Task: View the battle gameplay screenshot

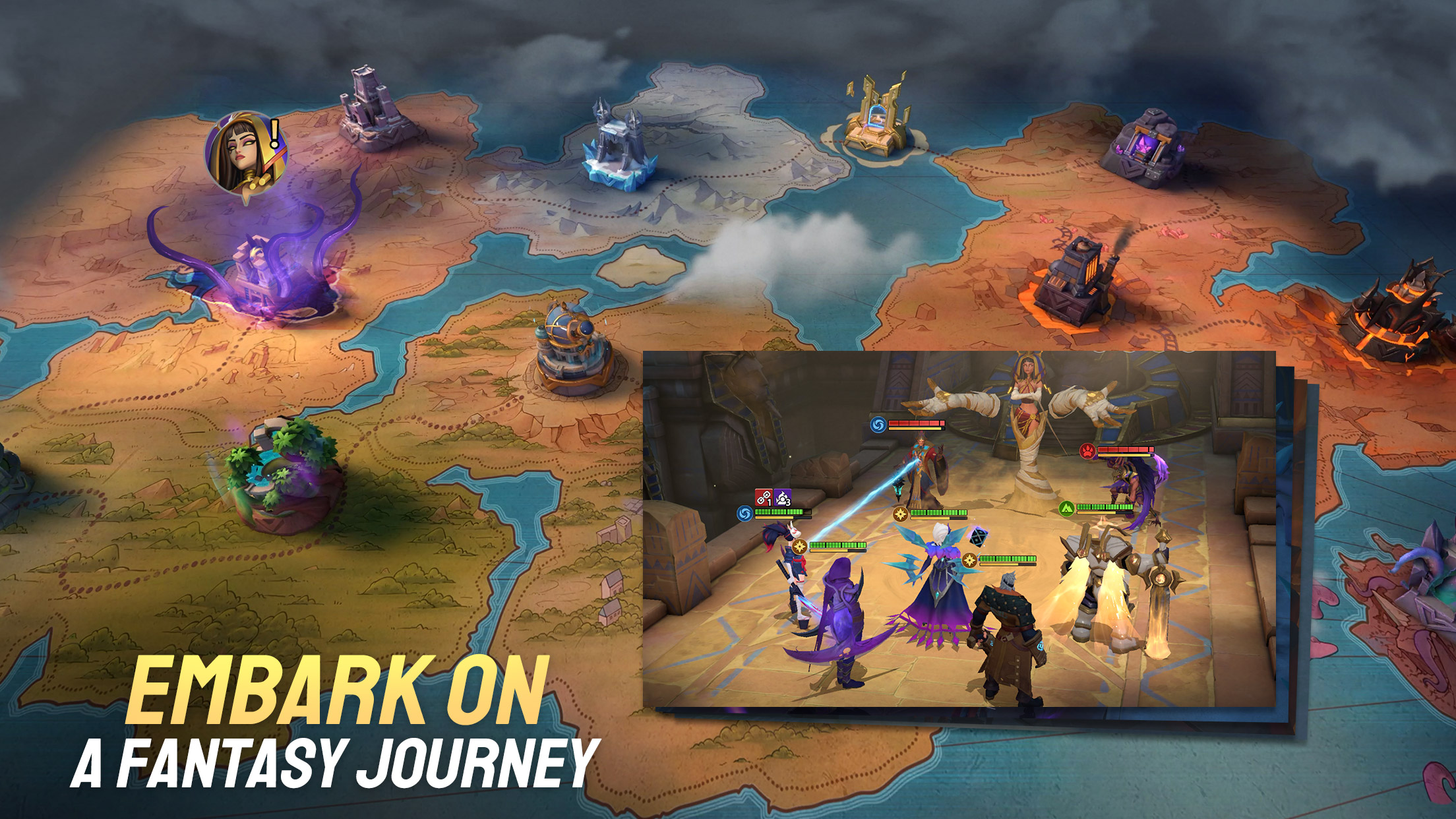Action: 958,529
